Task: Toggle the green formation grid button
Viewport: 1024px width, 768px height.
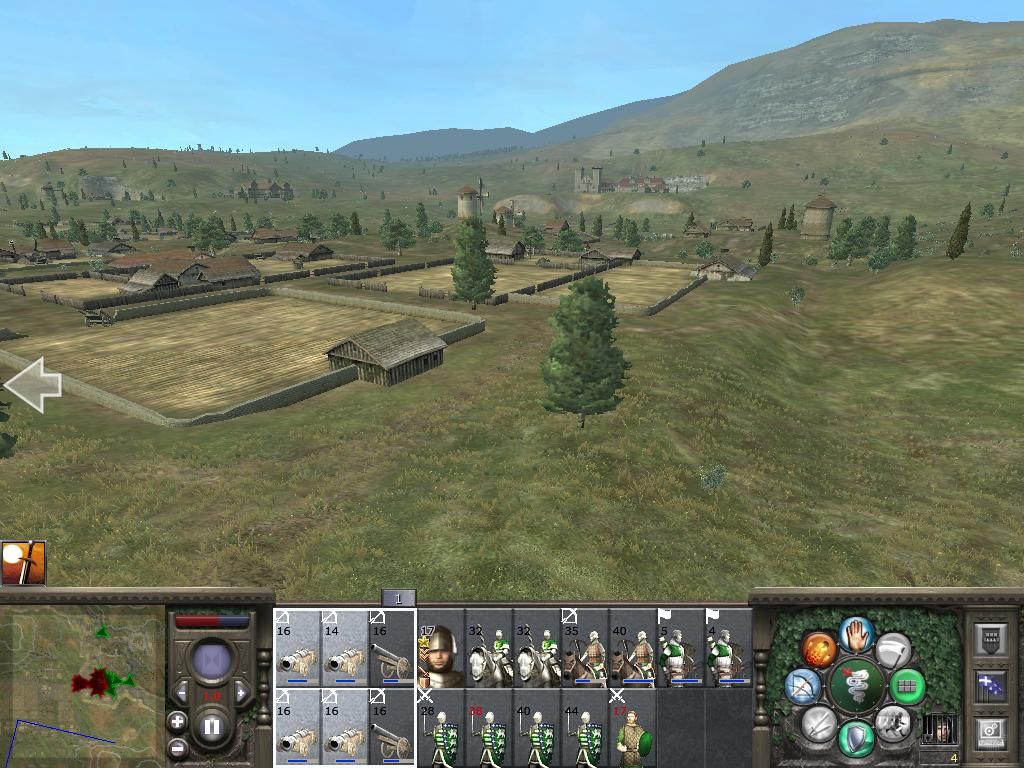Action: [x=908, y=686]
